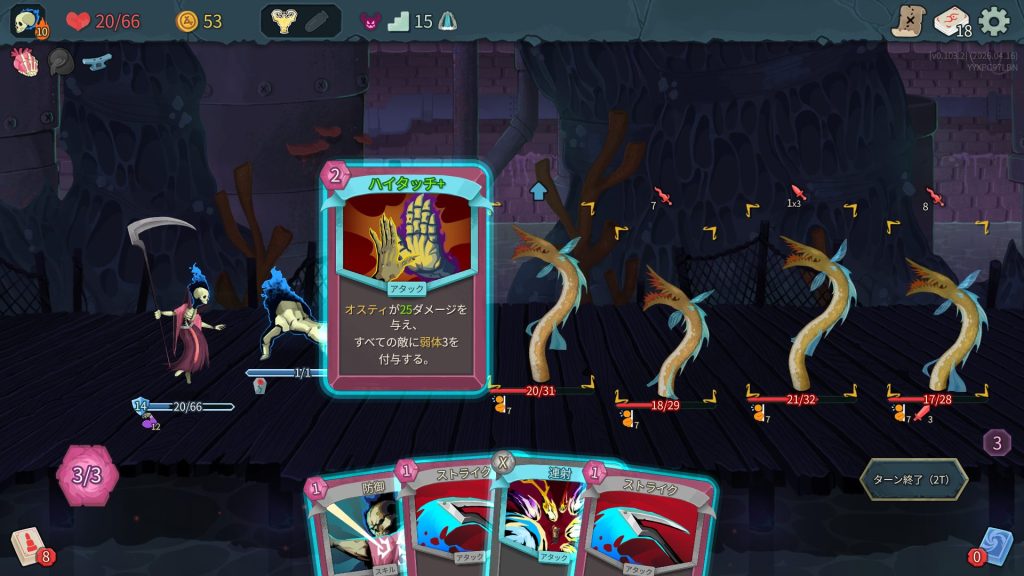Open the draw pile showing 8

29,546
